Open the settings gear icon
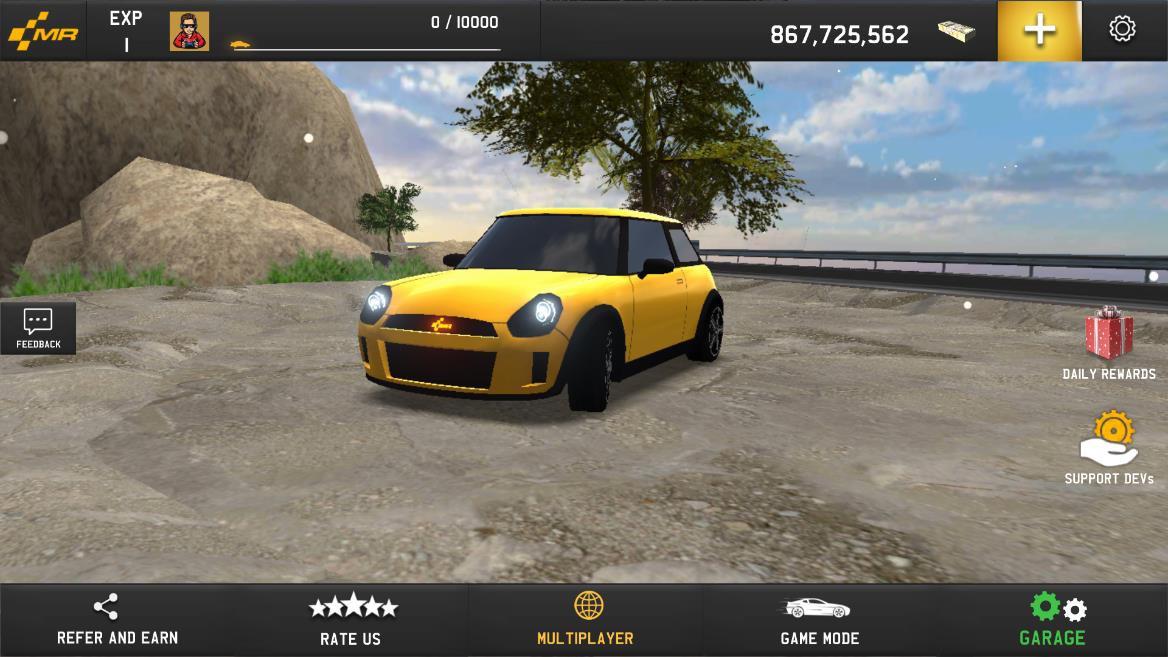The width and height of the screenshot is (1168, 657). coord(1122,29)
